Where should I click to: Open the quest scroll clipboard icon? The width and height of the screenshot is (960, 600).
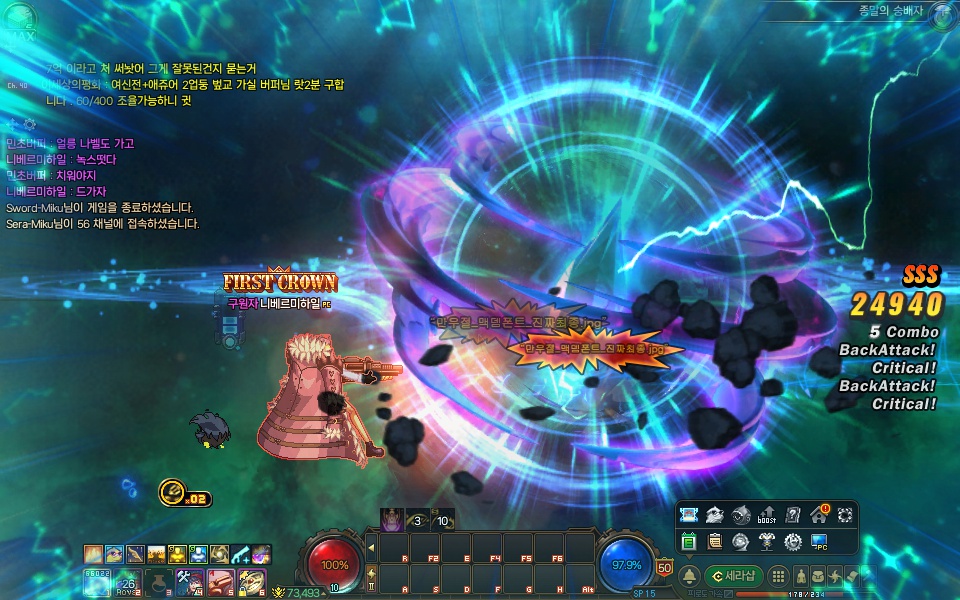[x=715, y=542]
